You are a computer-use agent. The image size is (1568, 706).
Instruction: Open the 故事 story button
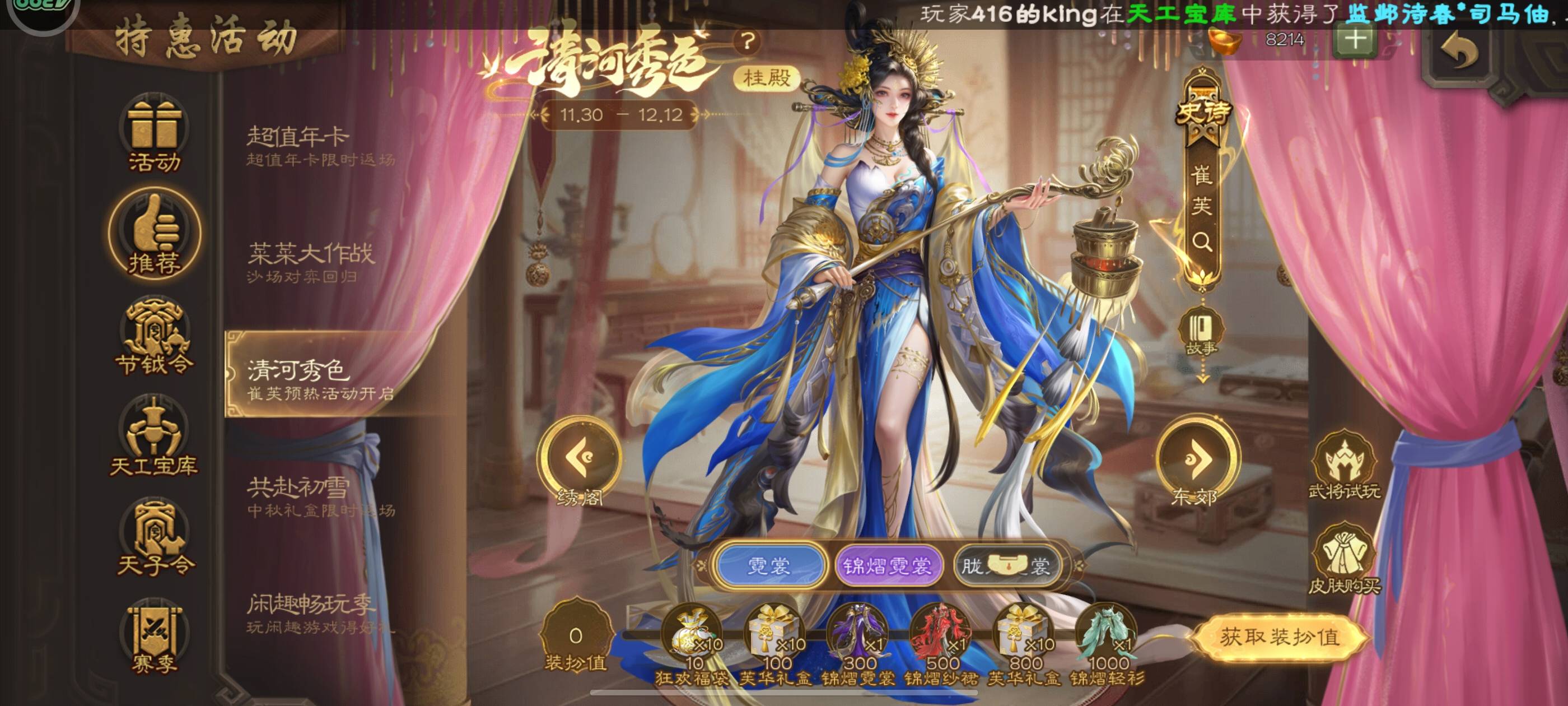tap(1201, 333)
